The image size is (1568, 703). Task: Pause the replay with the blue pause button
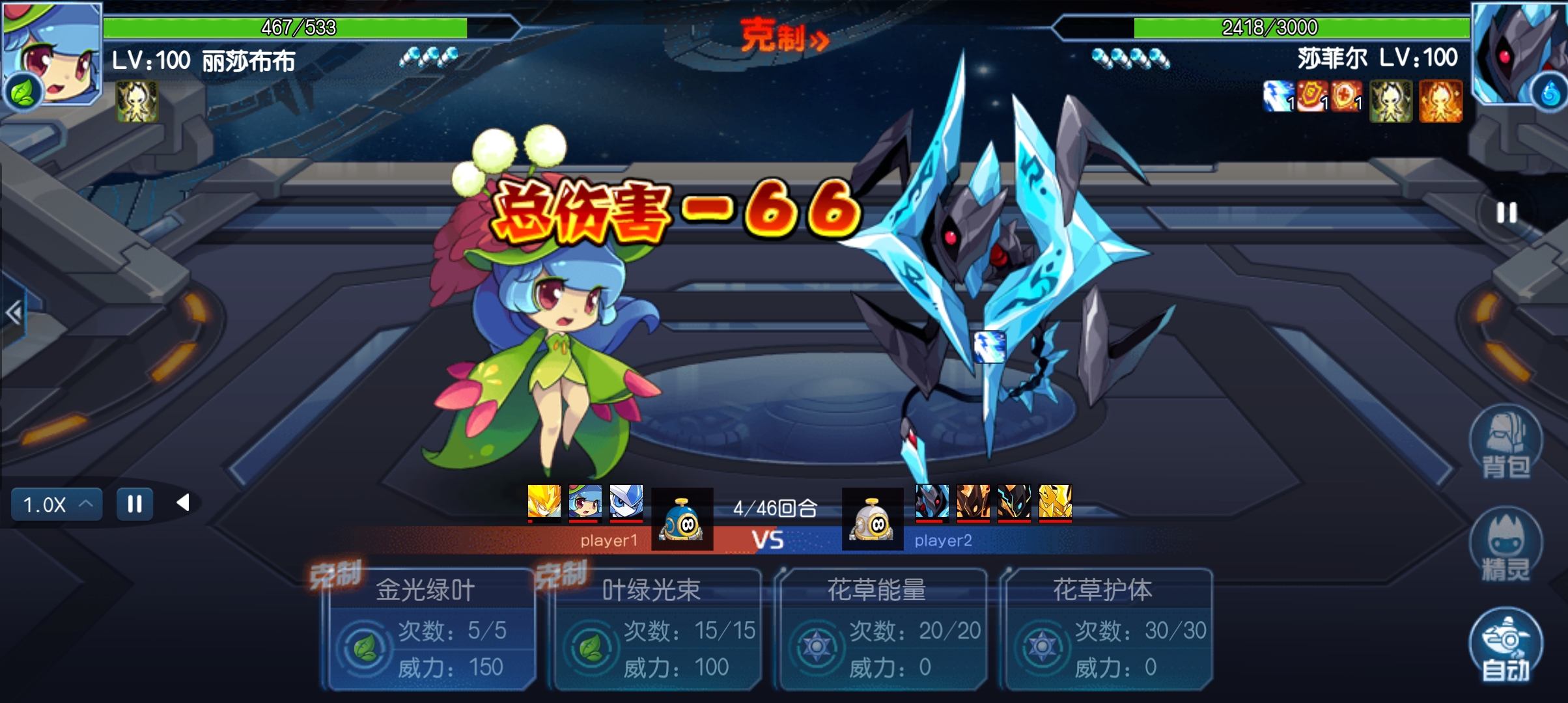coord(135,504)
